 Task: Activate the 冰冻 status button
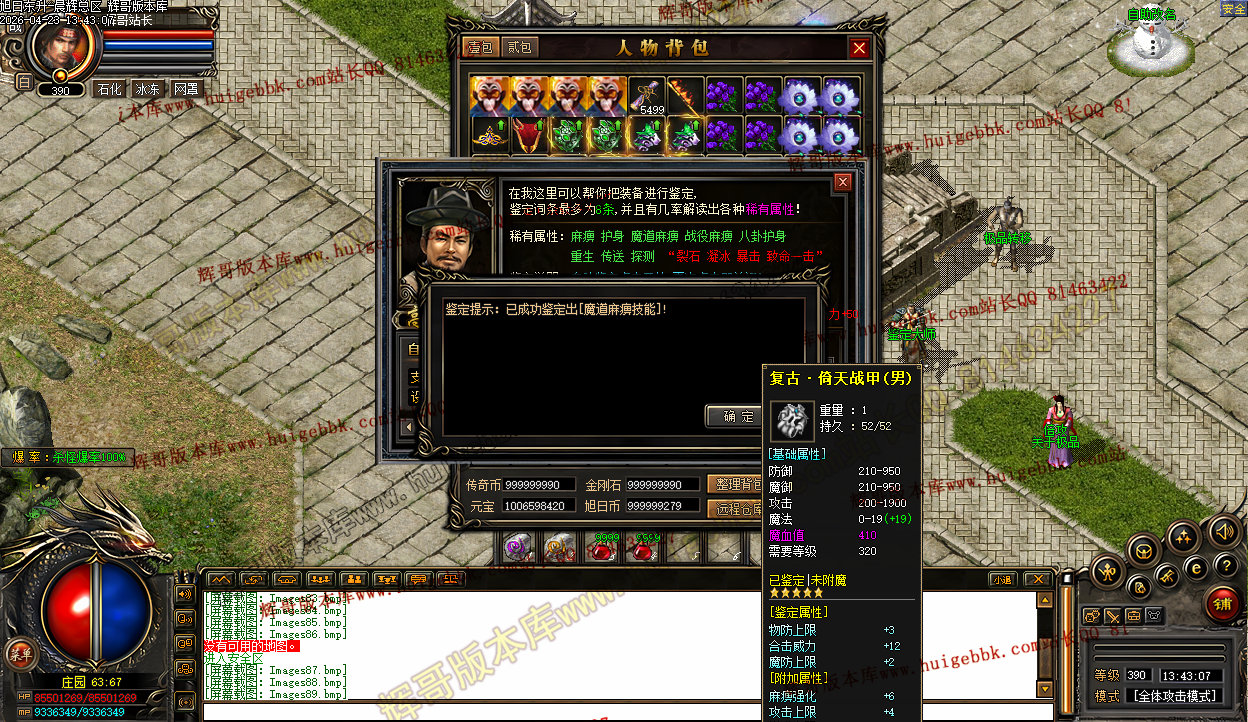pyautogui.click(x=148, y=88)
